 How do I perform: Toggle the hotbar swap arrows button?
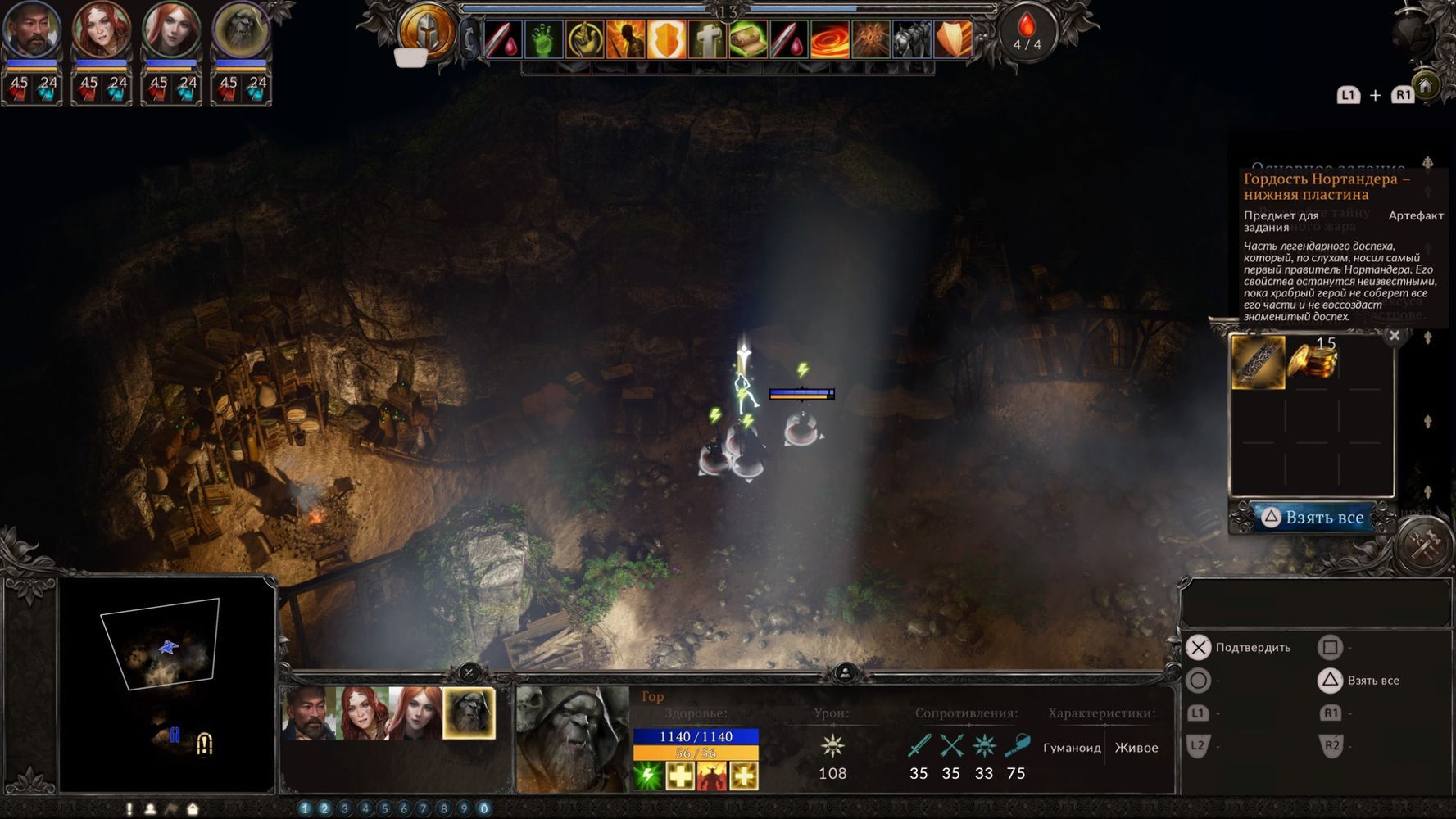pos(469,38)
